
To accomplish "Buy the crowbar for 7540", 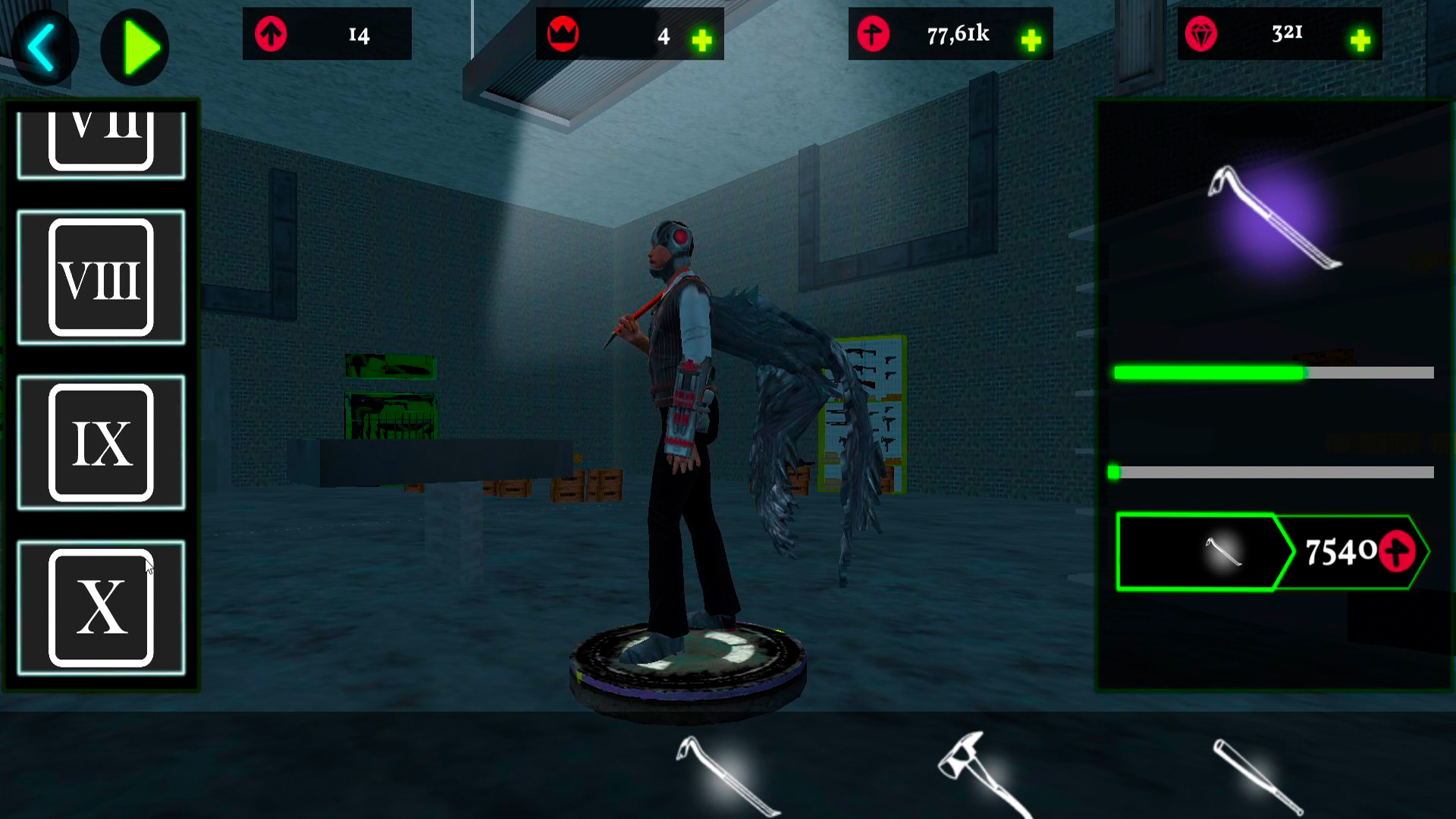I will (x=1342, y=552).
